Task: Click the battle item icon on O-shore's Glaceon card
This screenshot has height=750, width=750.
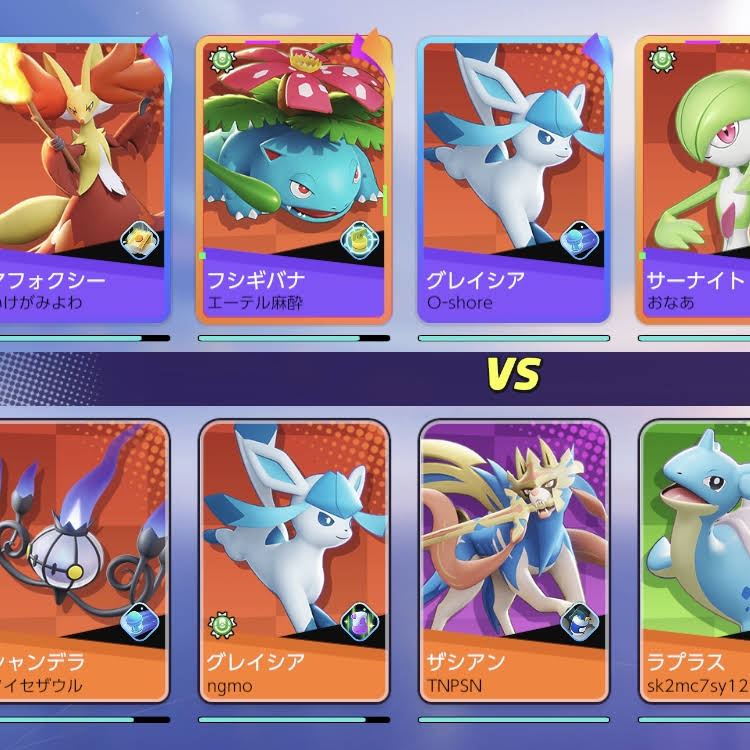Action: pyautogui.click(x=578, y=240)
